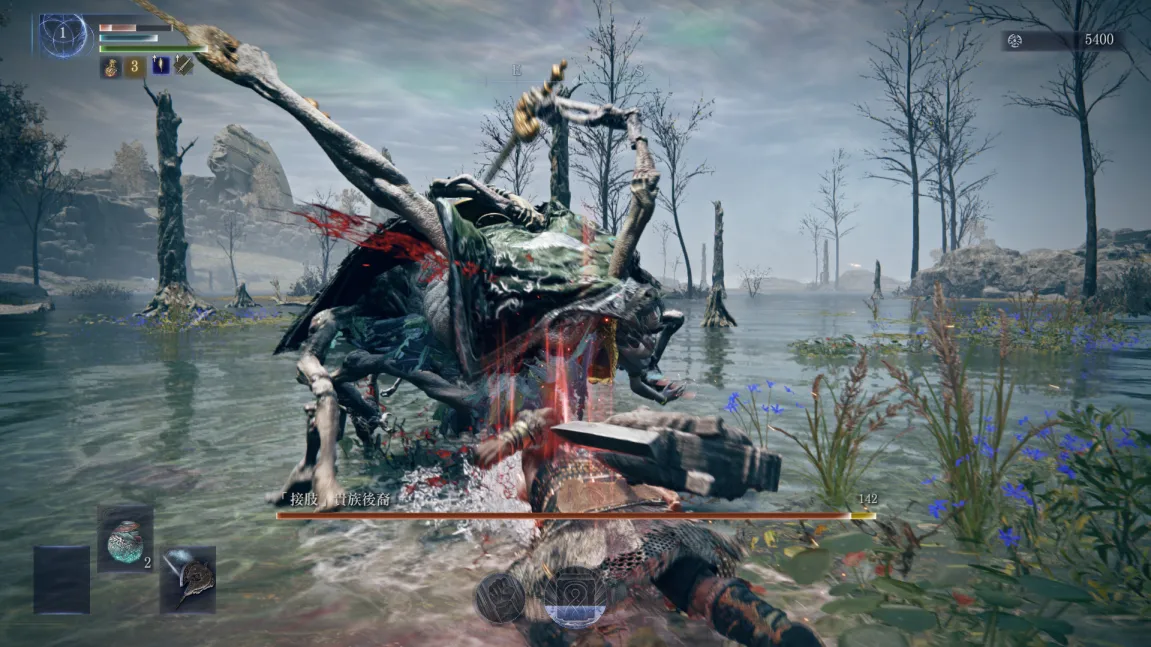This screenshot has width=1151, height=647.
Task: Select the equipped axe weapon slot
Action: pyautogui.click(x=188, y=580)
